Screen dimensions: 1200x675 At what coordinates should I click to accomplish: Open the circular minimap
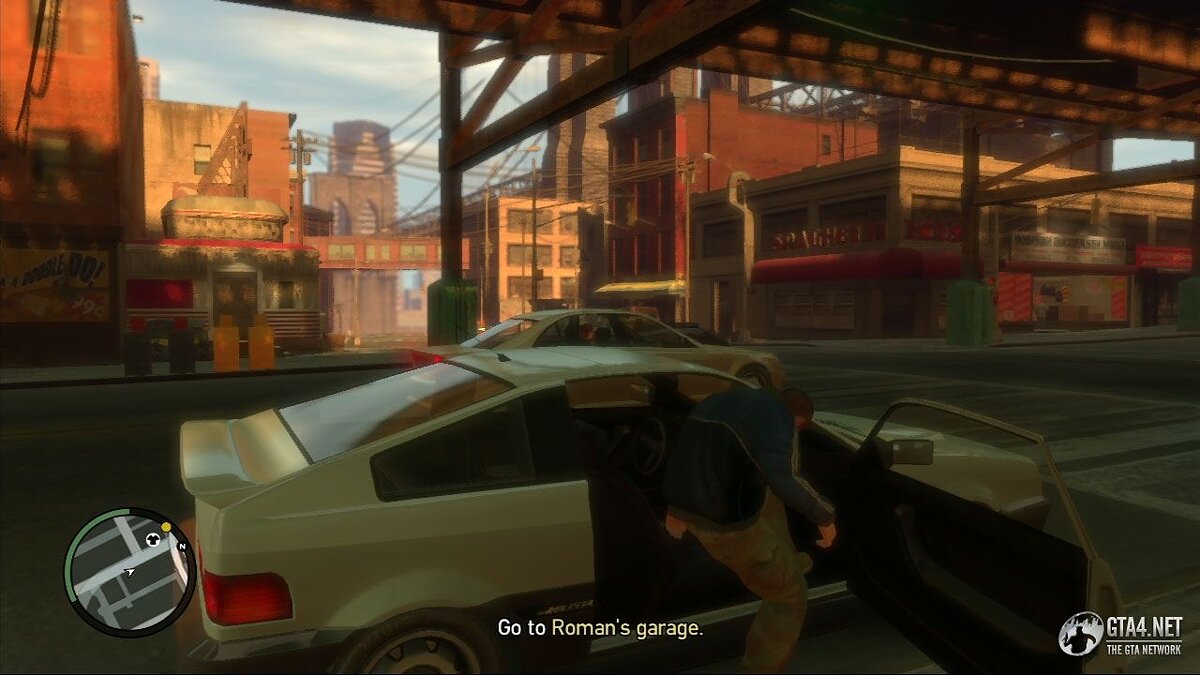(129, 572)
